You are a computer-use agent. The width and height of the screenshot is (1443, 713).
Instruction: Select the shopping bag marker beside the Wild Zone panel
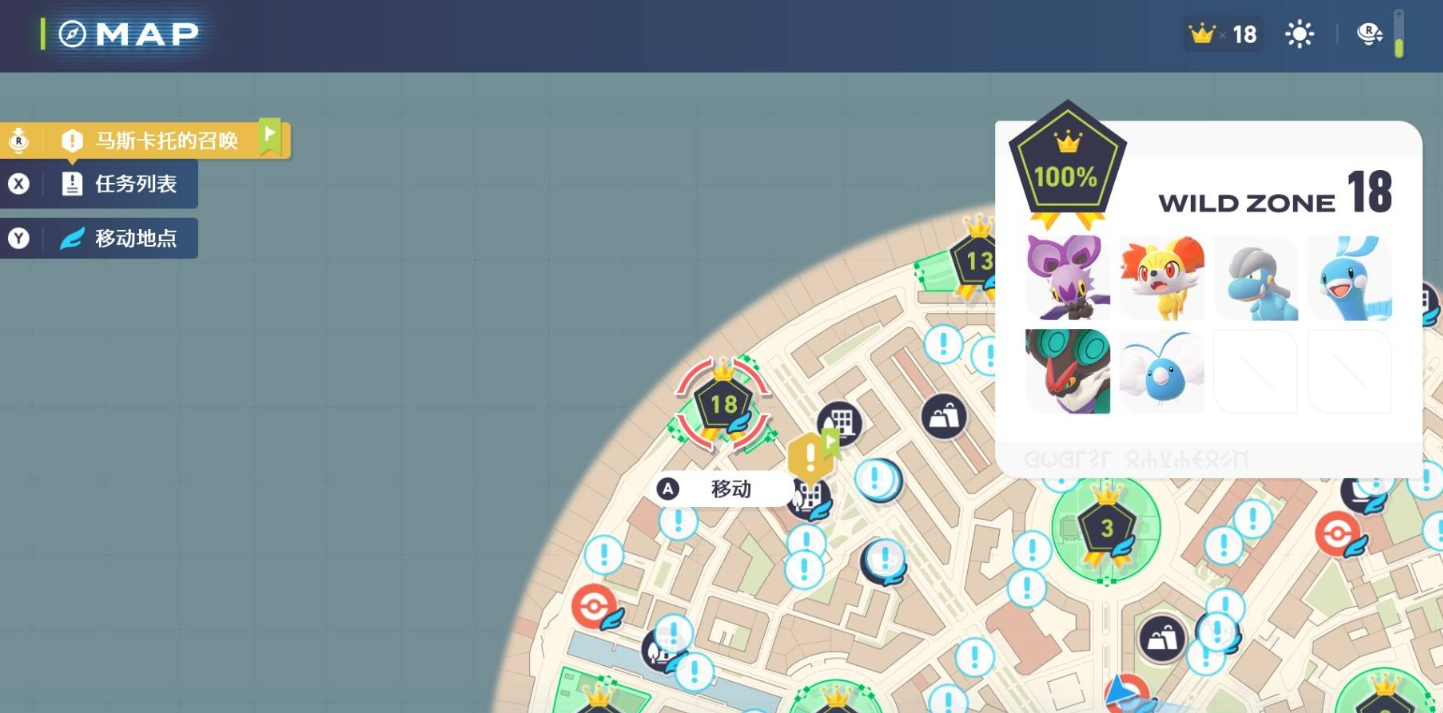click(x=944, y=415)
